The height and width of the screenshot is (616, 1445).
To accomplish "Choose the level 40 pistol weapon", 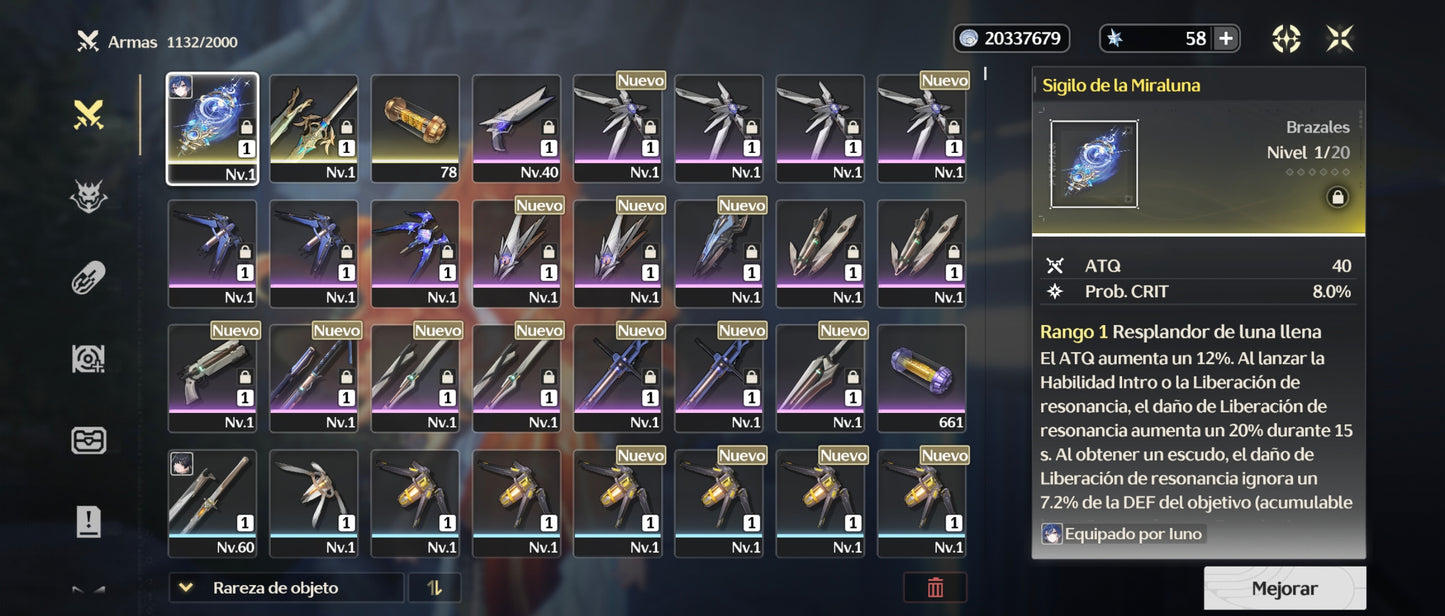I will [516, 128].
